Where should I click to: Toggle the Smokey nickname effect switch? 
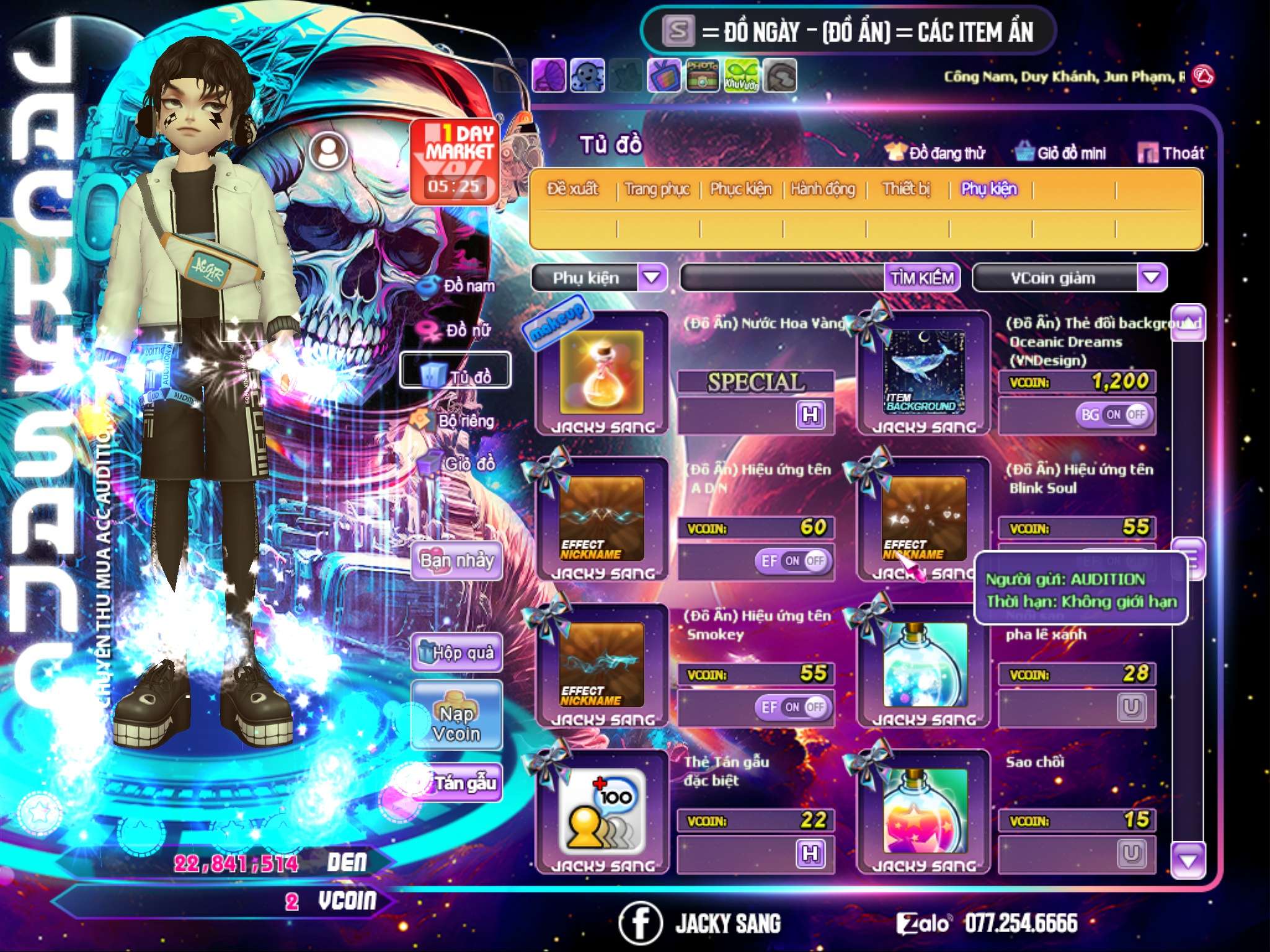point(793,707)
